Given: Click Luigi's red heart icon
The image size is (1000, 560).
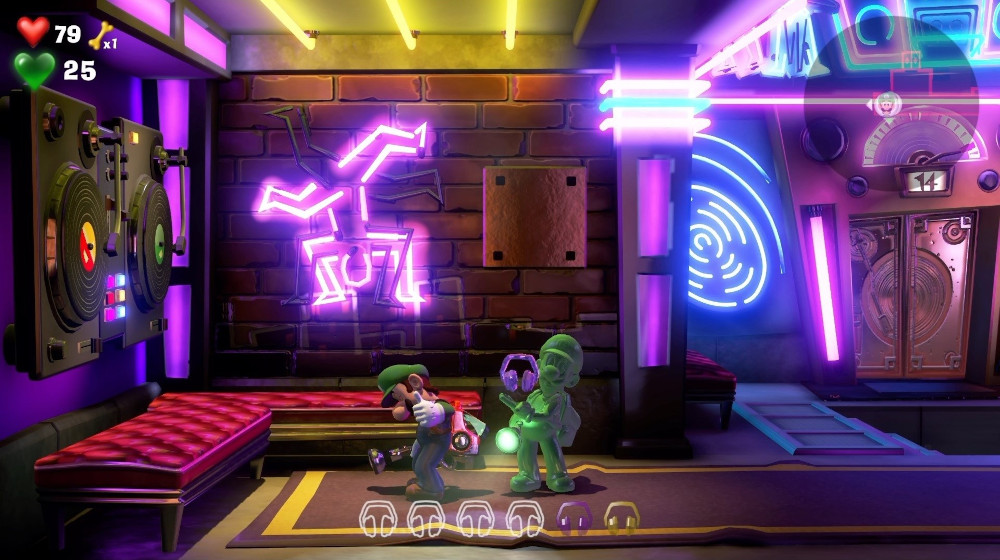Looking at the screenshot, I should [x=33, y=32].
